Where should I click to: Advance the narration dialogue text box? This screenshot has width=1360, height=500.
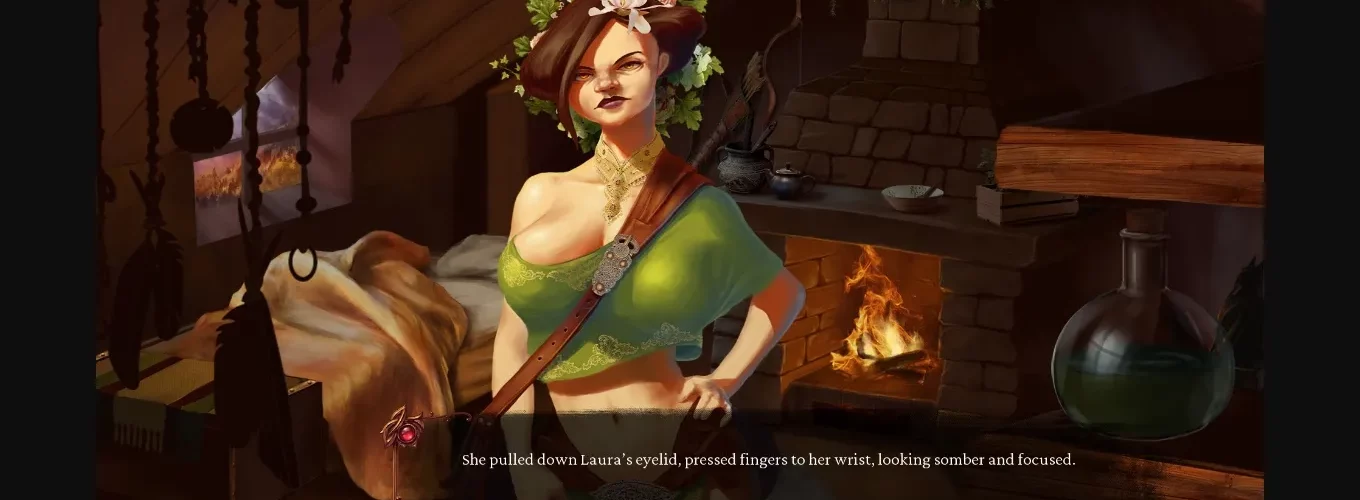768,460
